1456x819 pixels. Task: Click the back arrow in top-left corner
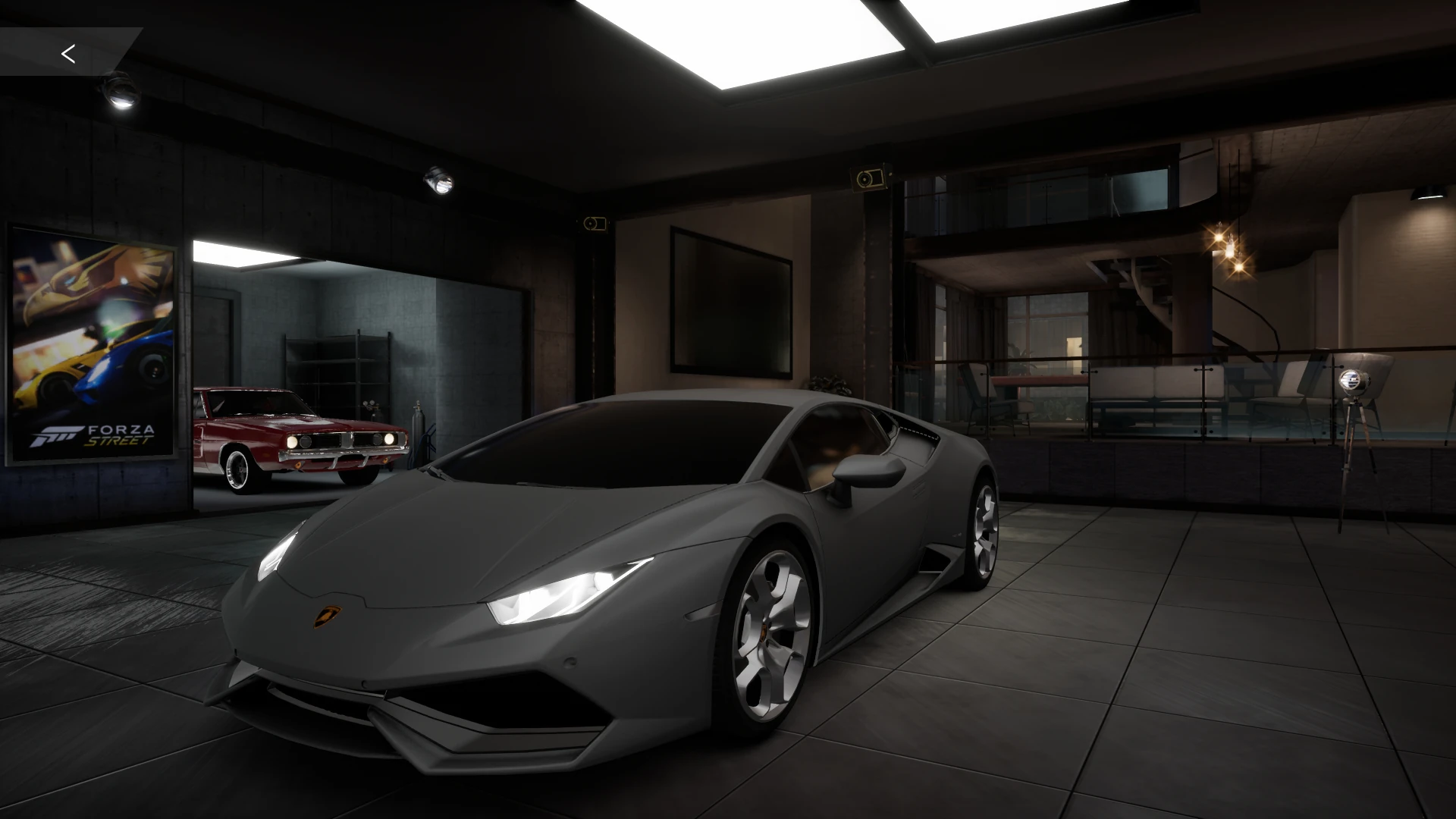pos(69,53)
